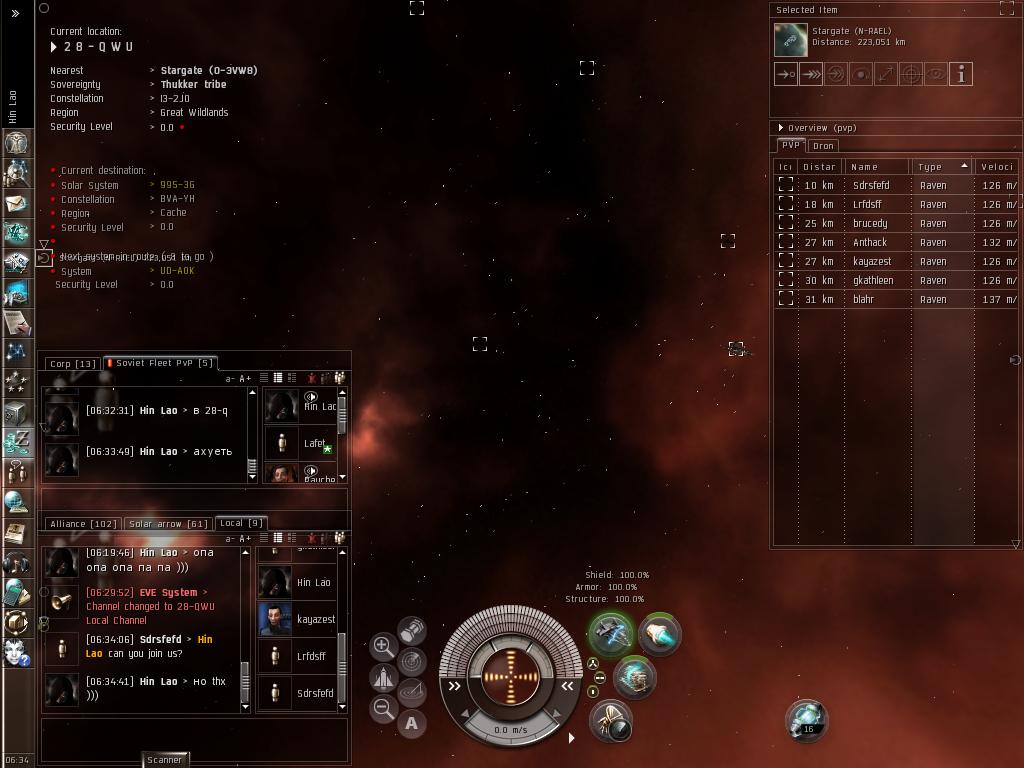This screenshot has width=1024, height=768.
Task: Select the Anthack row in the overview
Action: [x=870, y=242]
